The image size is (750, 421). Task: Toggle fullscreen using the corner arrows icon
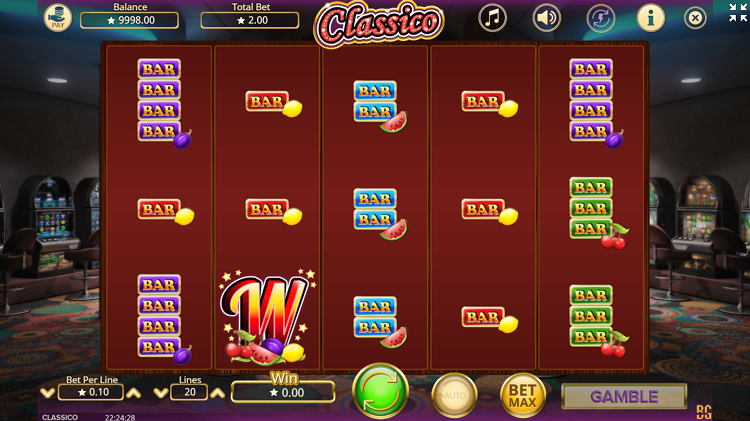(737, 12)
